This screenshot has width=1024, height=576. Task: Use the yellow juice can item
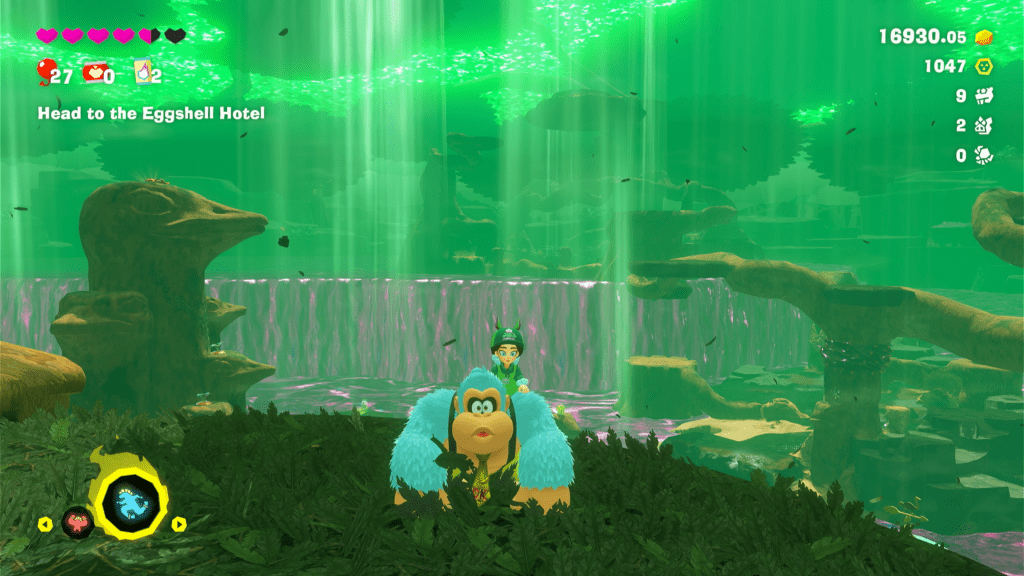tap(141, 73)
